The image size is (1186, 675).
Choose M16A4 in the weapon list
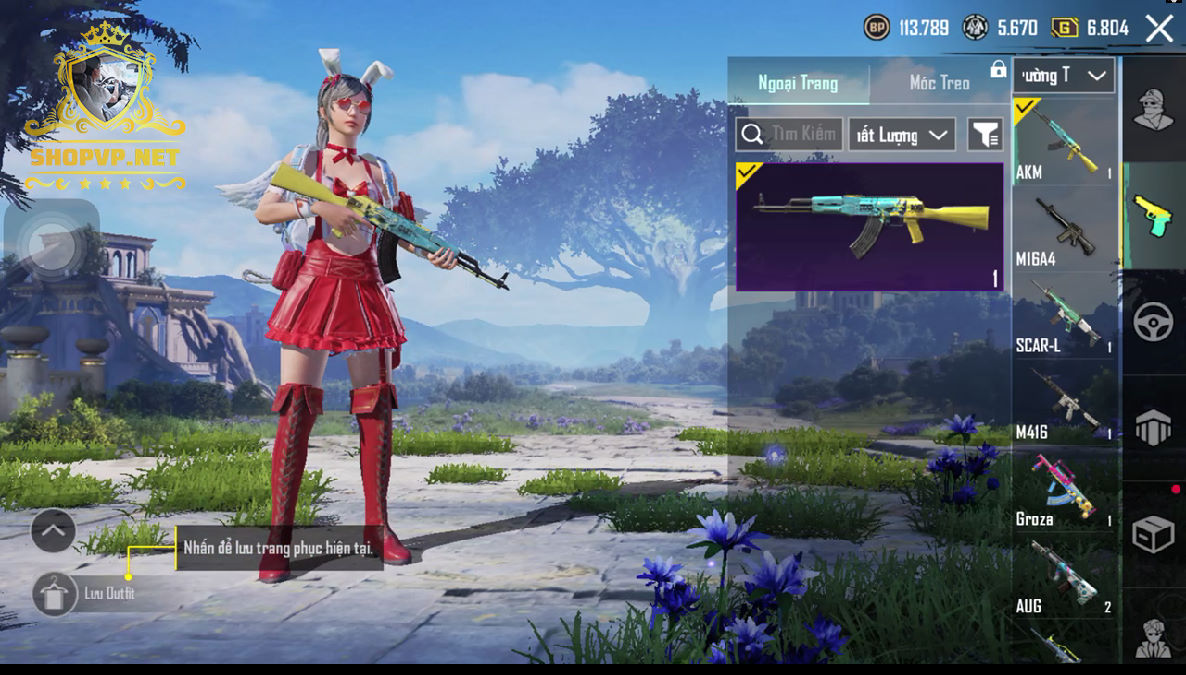(1064, 228)
